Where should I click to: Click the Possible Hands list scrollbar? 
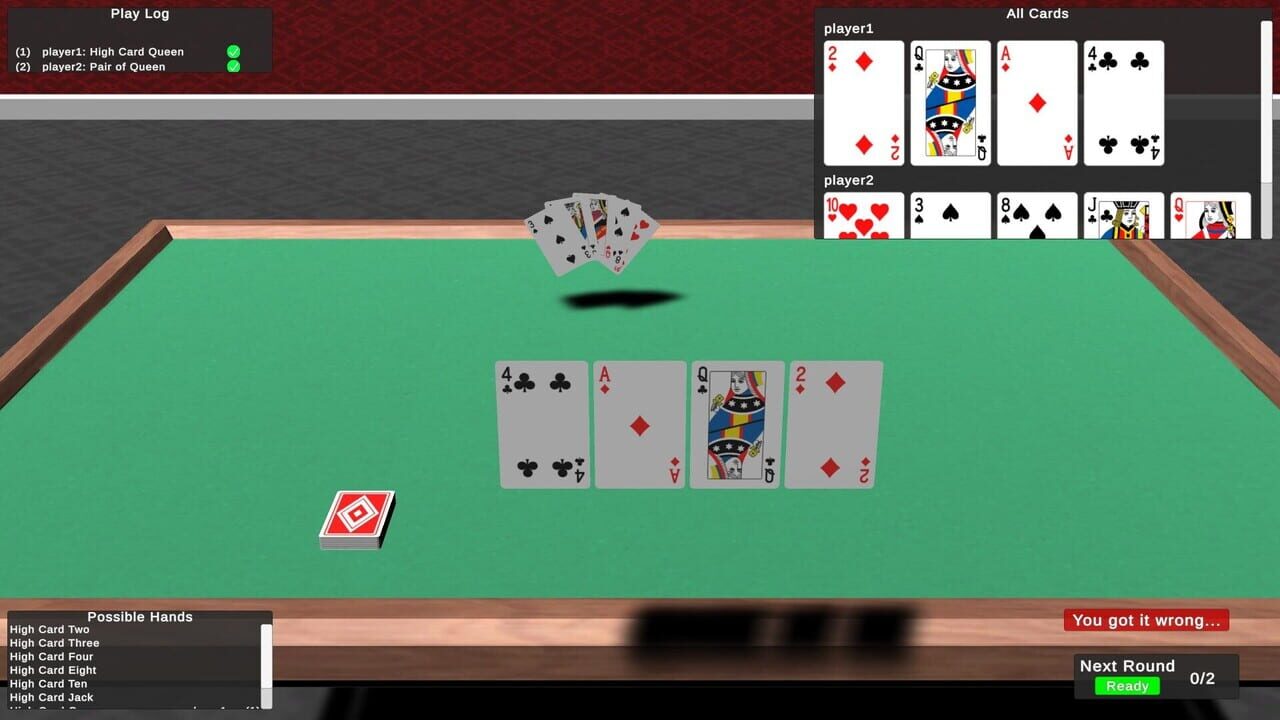point(264,660)
